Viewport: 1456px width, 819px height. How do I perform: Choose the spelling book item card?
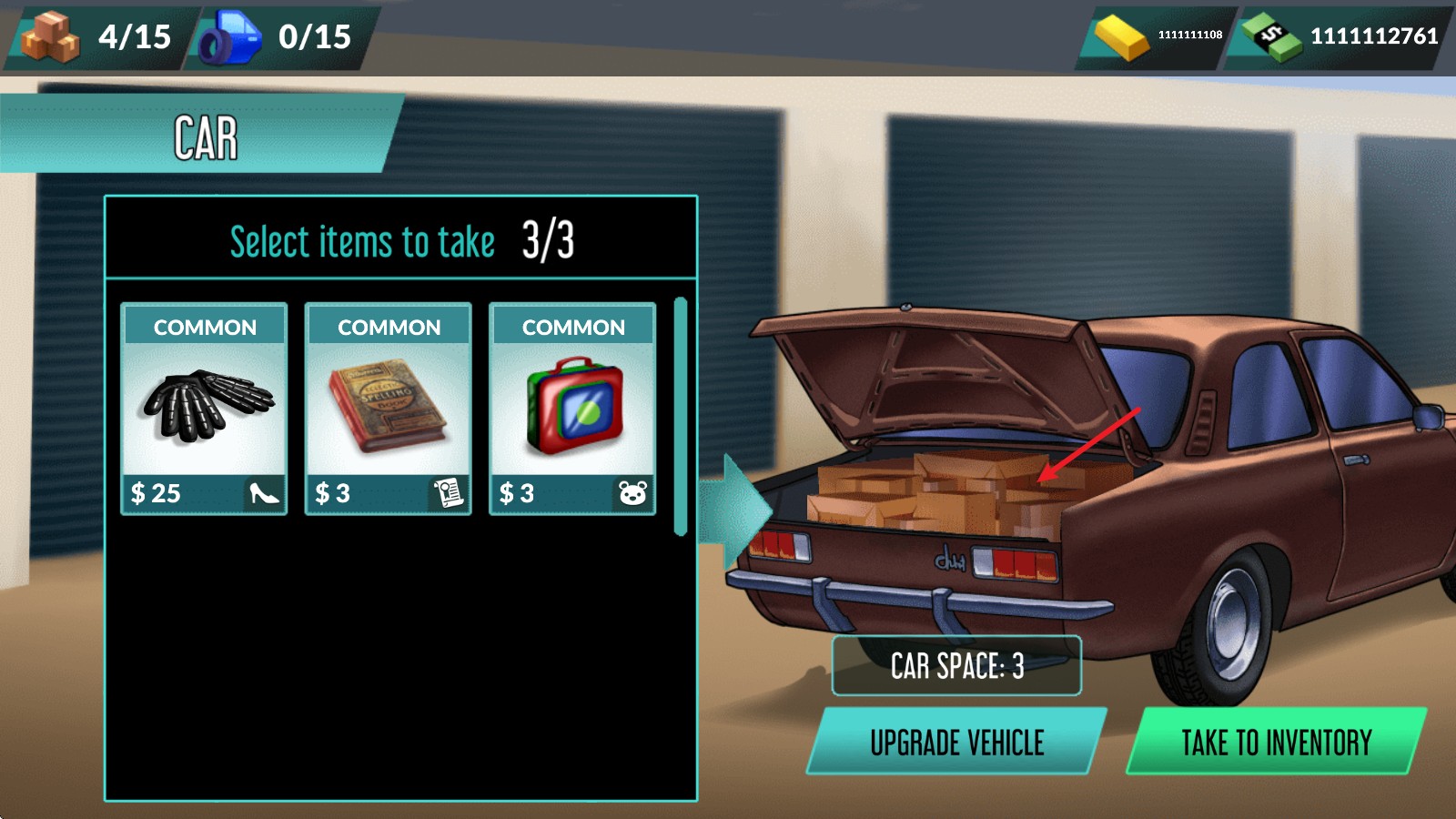click(x=389, y=409)
